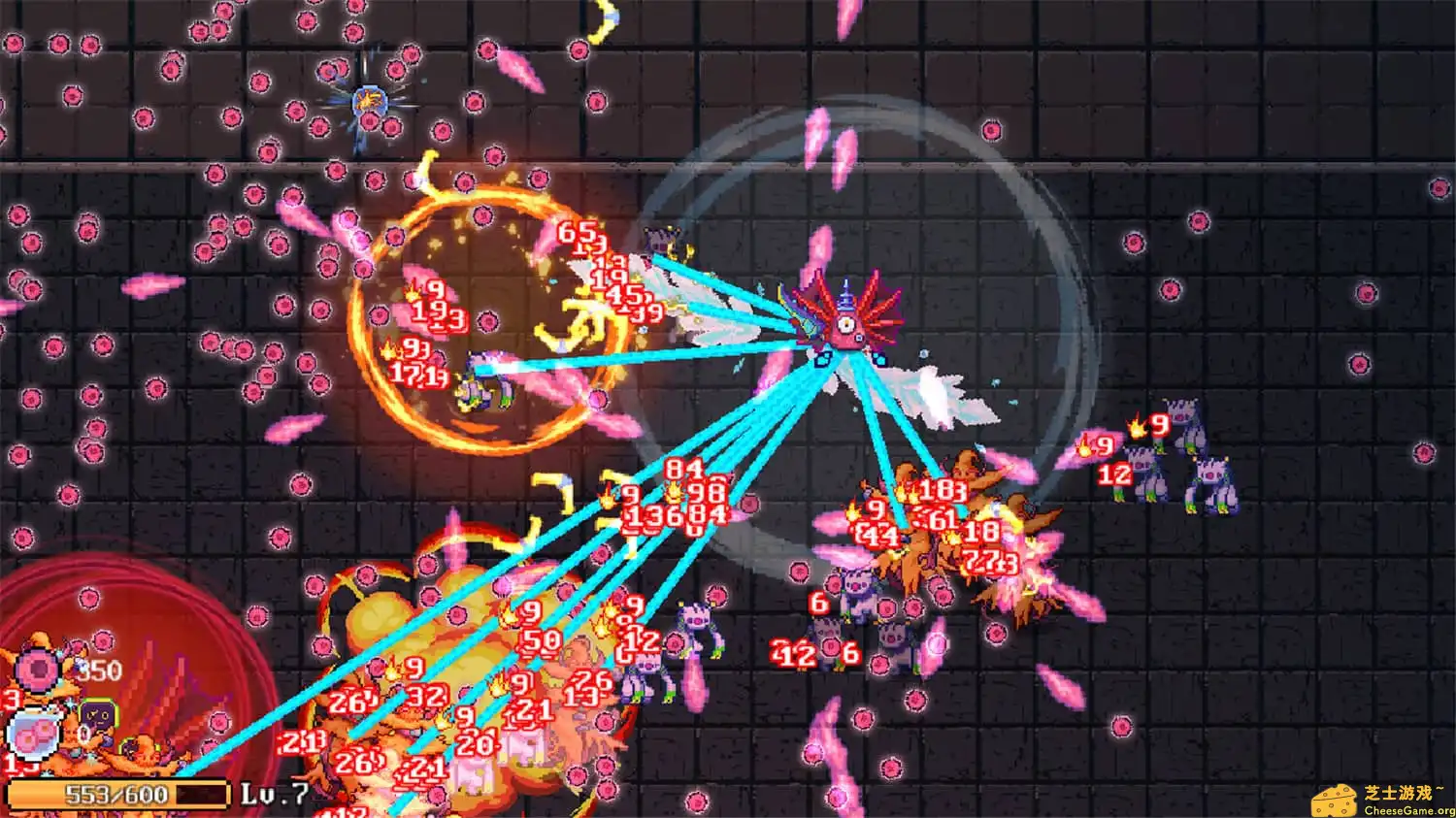The height and width of the screenshot is (818, 1456).
Task: Click the boss firing cyan beams
Action: [x=846, y=325]
